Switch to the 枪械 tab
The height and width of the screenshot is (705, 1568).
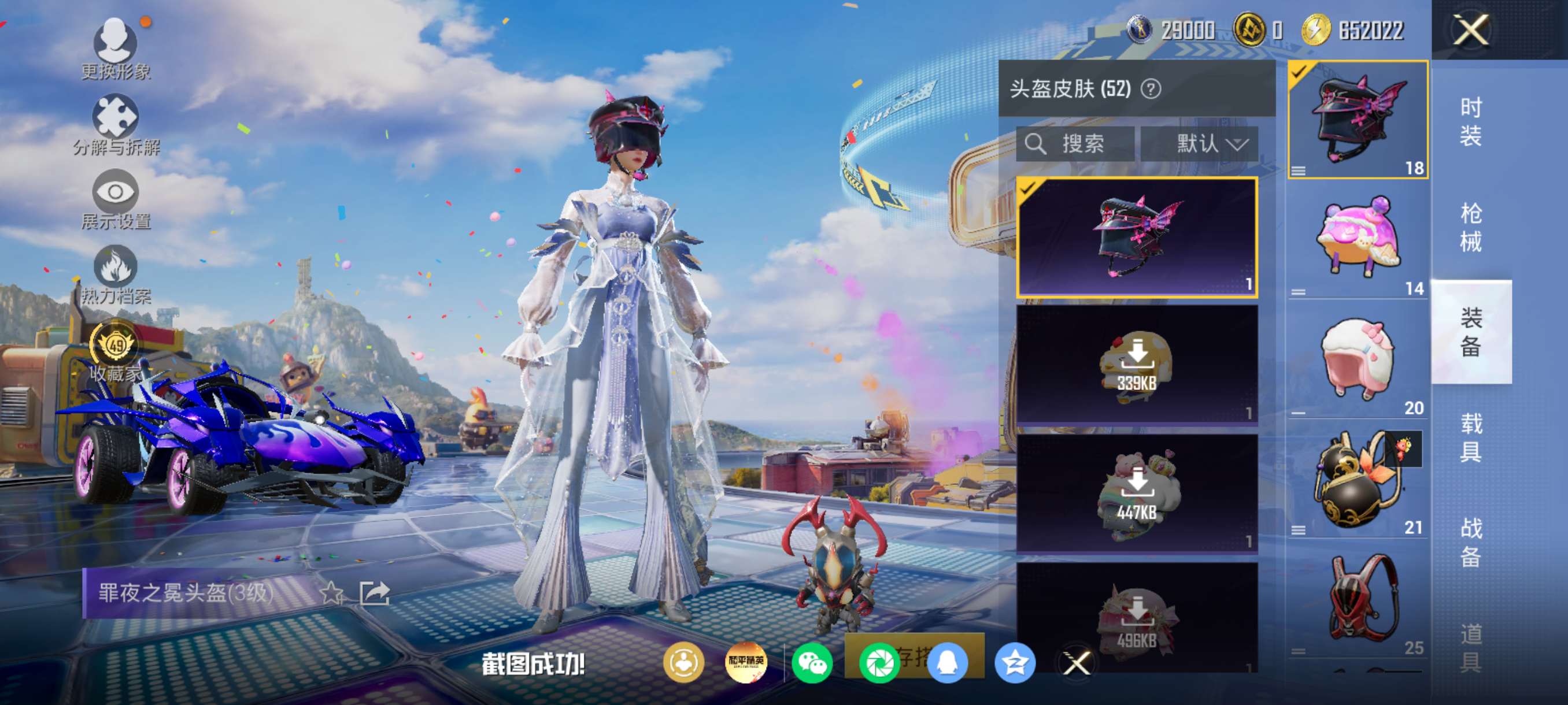[x=1471, y=227]
